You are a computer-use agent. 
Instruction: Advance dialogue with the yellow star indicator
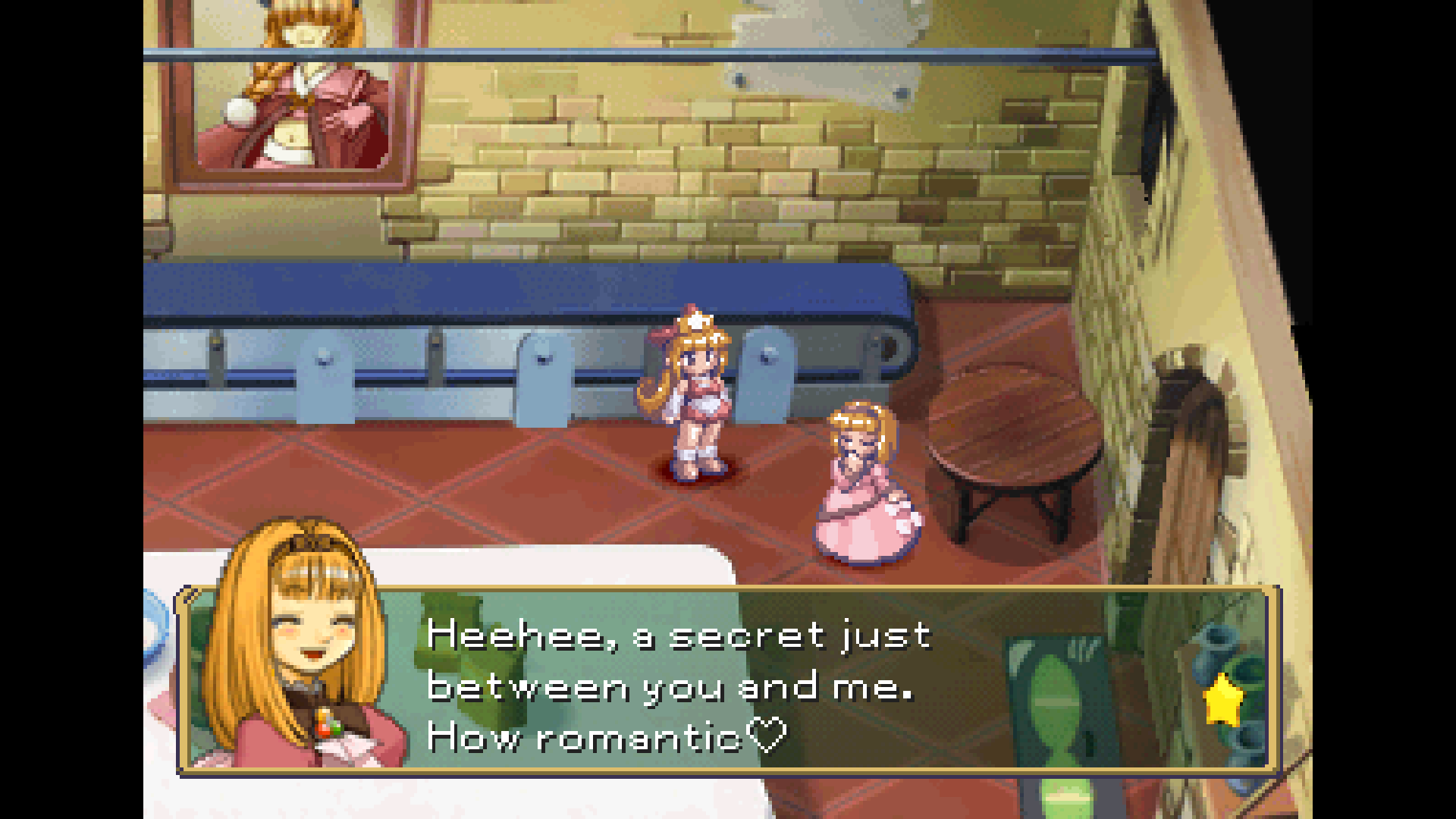pyautogui.click(x=1222, y=701)
